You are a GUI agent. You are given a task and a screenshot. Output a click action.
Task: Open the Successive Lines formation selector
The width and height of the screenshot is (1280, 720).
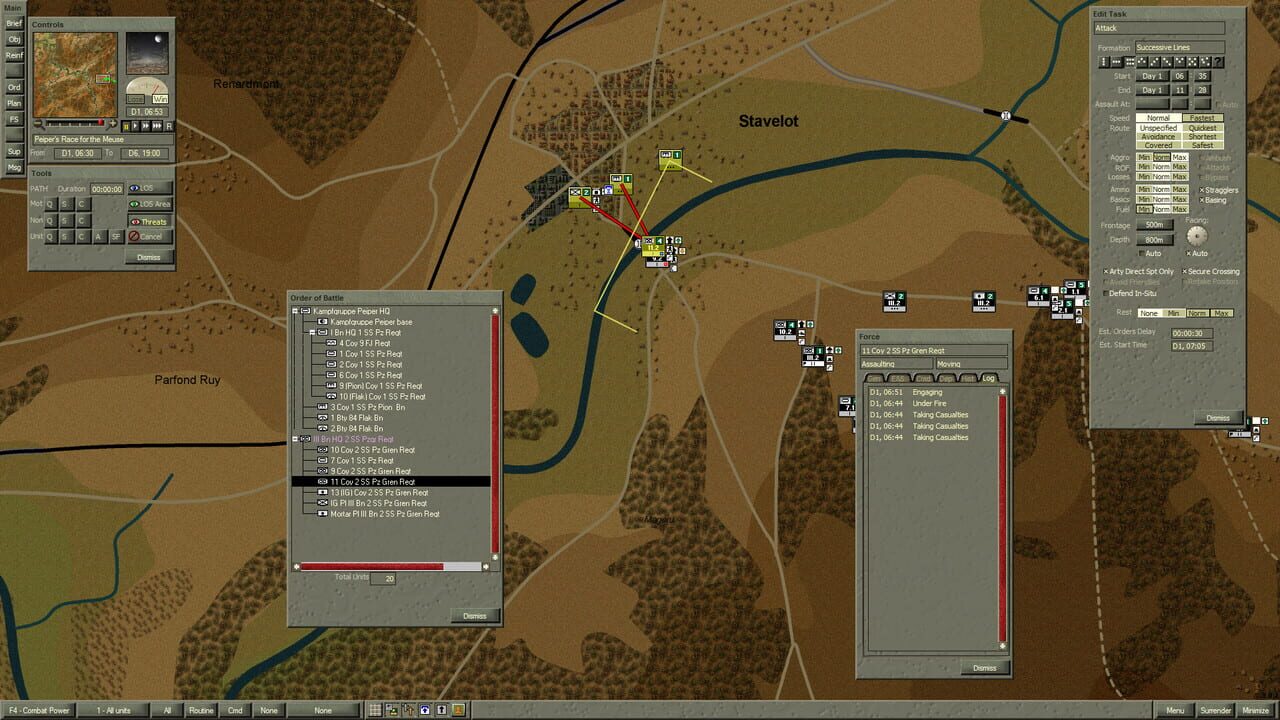point(1180,47)
